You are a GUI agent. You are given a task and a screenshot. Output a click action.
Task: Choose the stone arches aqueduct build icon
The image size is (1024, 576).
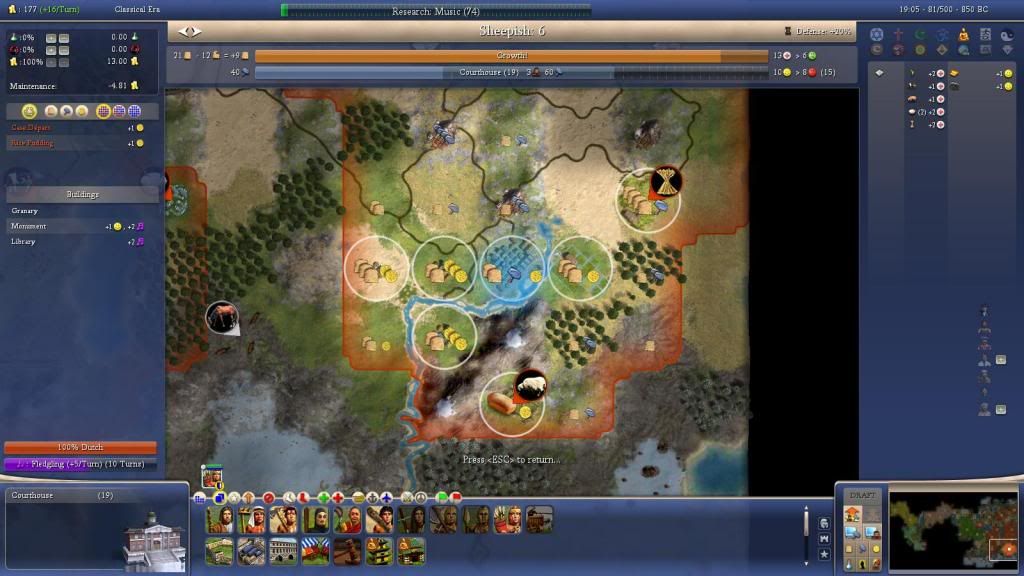[282, 551]
